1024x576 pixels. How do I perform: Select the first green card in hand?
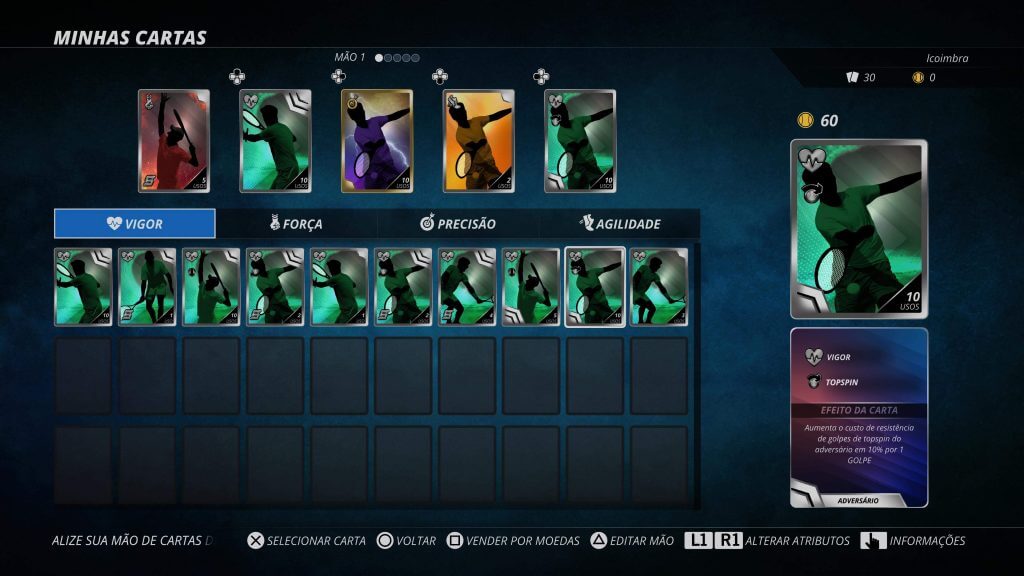tap(275, 141)
